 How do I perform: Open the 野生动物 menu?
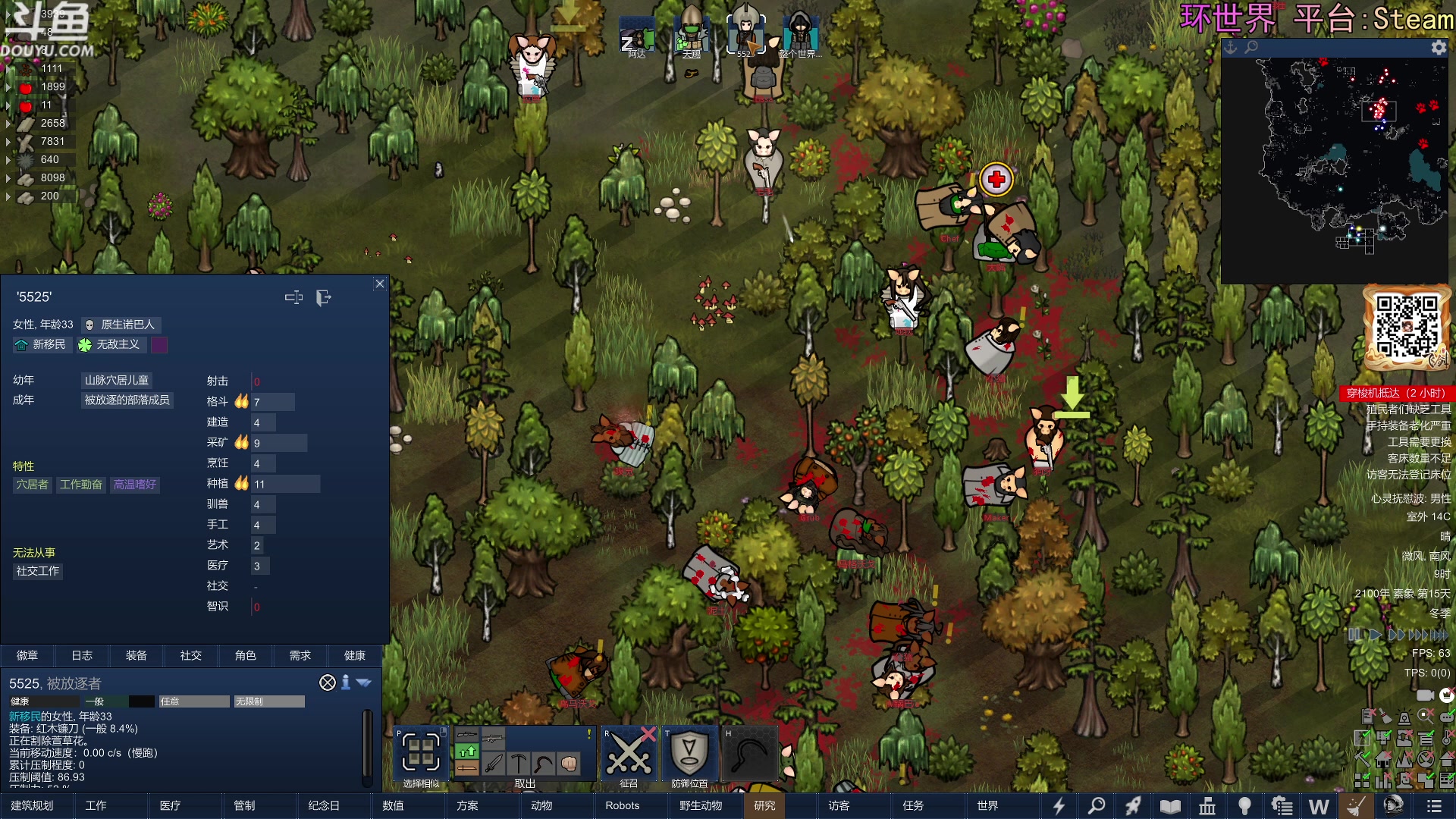click(701, 805)
